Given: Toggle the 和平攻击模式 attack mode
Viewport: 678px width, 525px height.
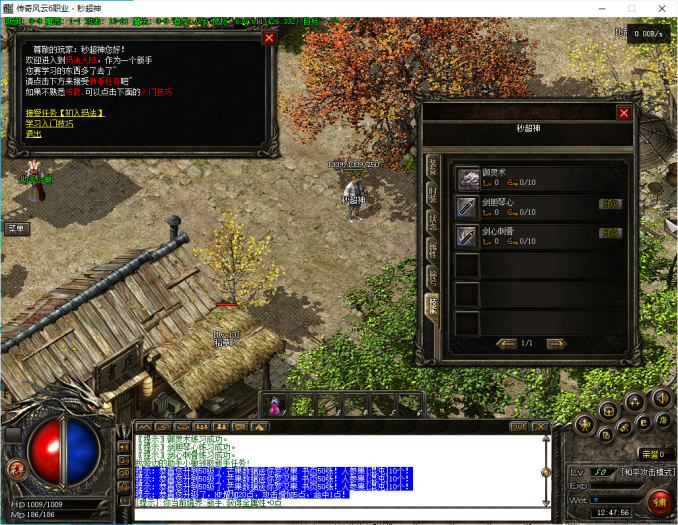Looking at the screenshot, I should (x=645, y=470).
